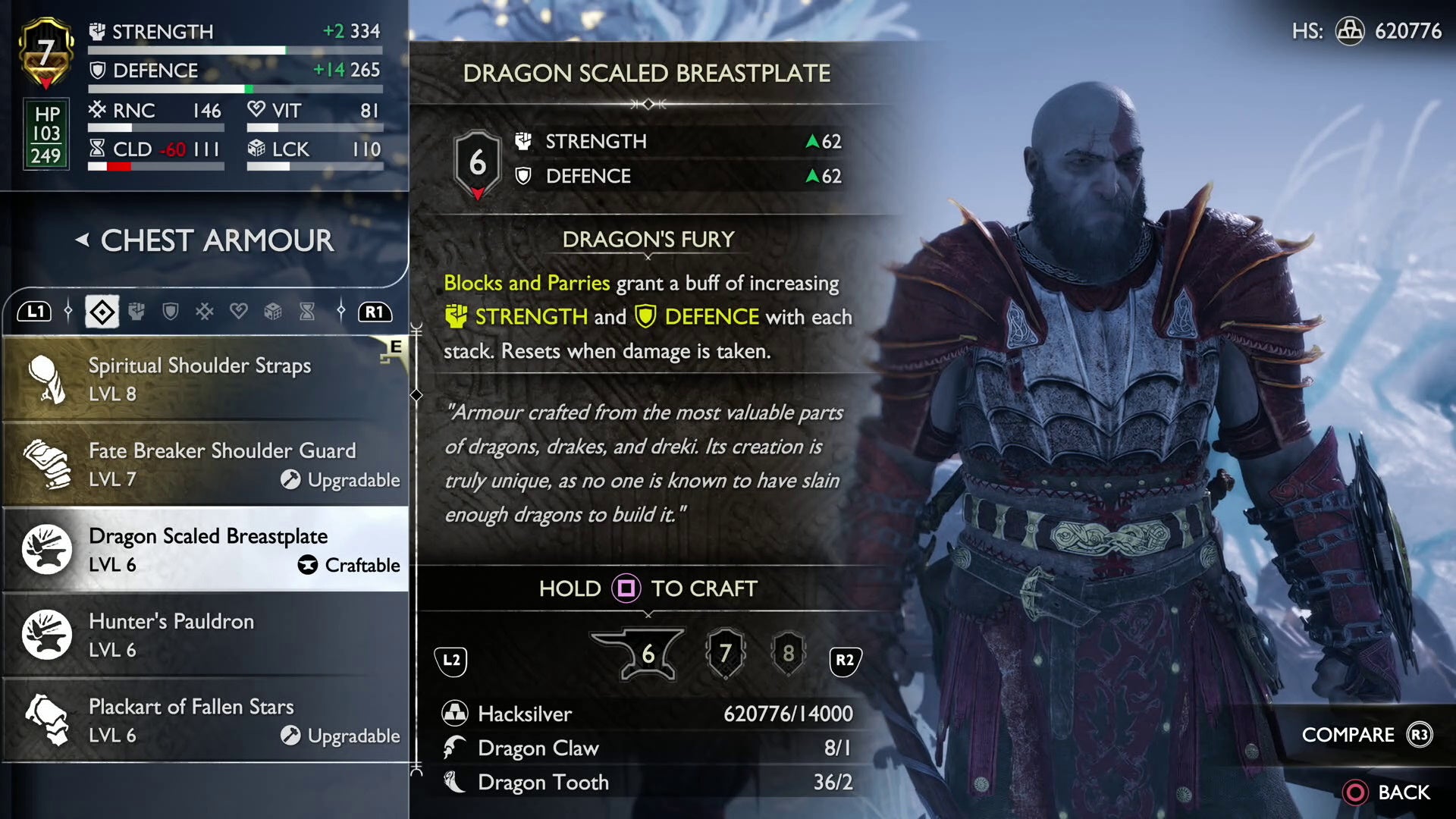Screen dimensions: 1456x819
Task: Click the anvil level 6 craft icon
Action: [x=646, y=654]
